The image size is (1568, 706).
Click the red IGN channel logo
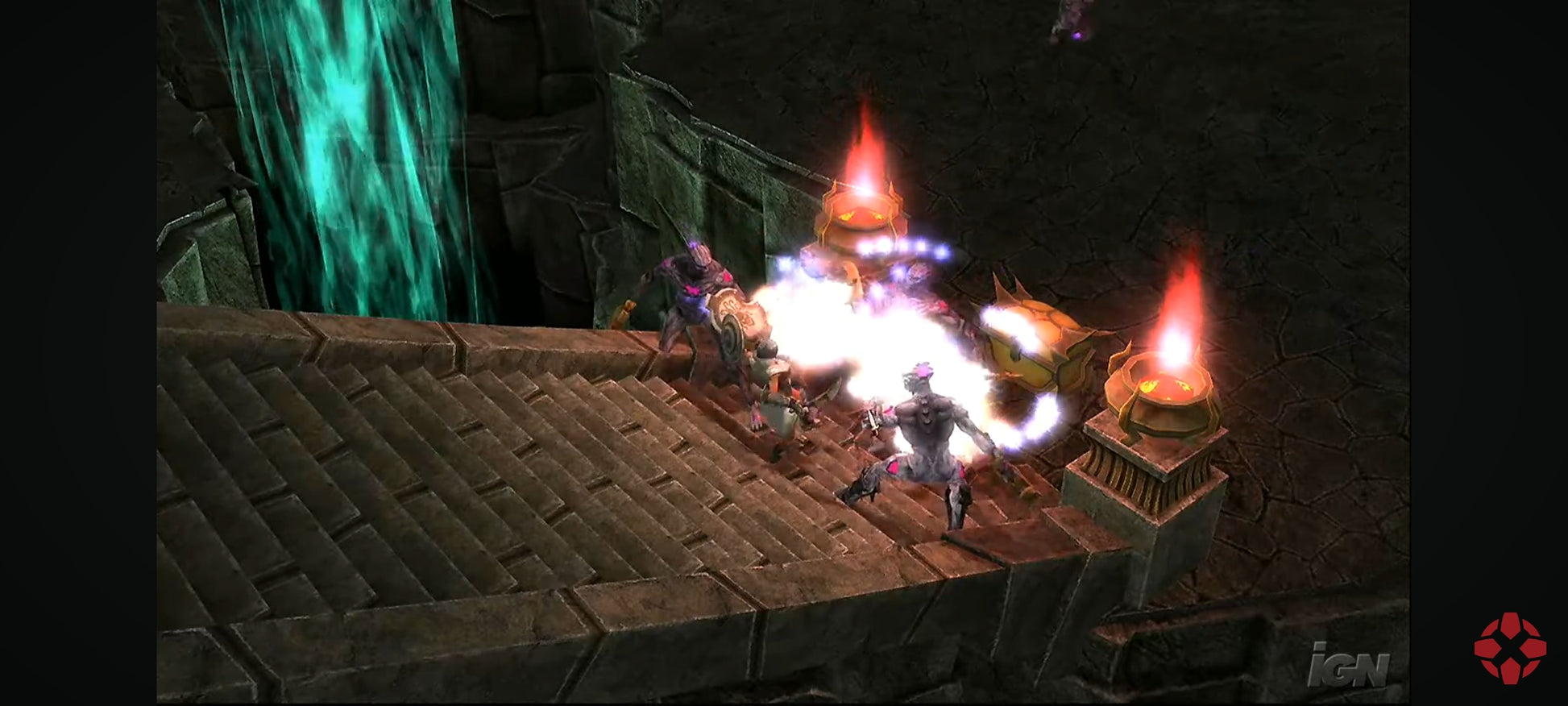click(1509, 647)
